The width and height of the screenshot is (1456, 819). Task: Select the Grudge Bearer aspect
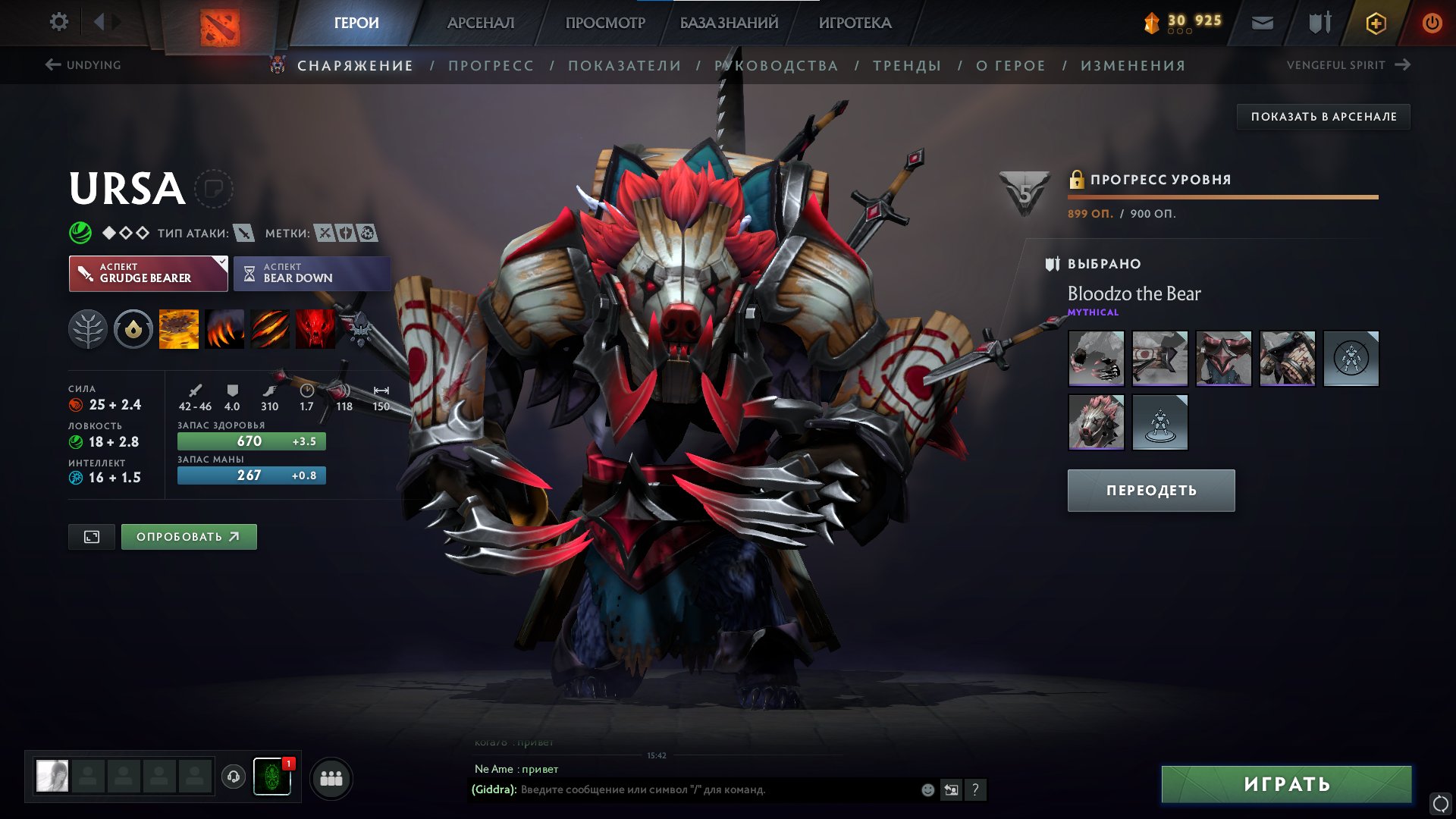(148, 273)
